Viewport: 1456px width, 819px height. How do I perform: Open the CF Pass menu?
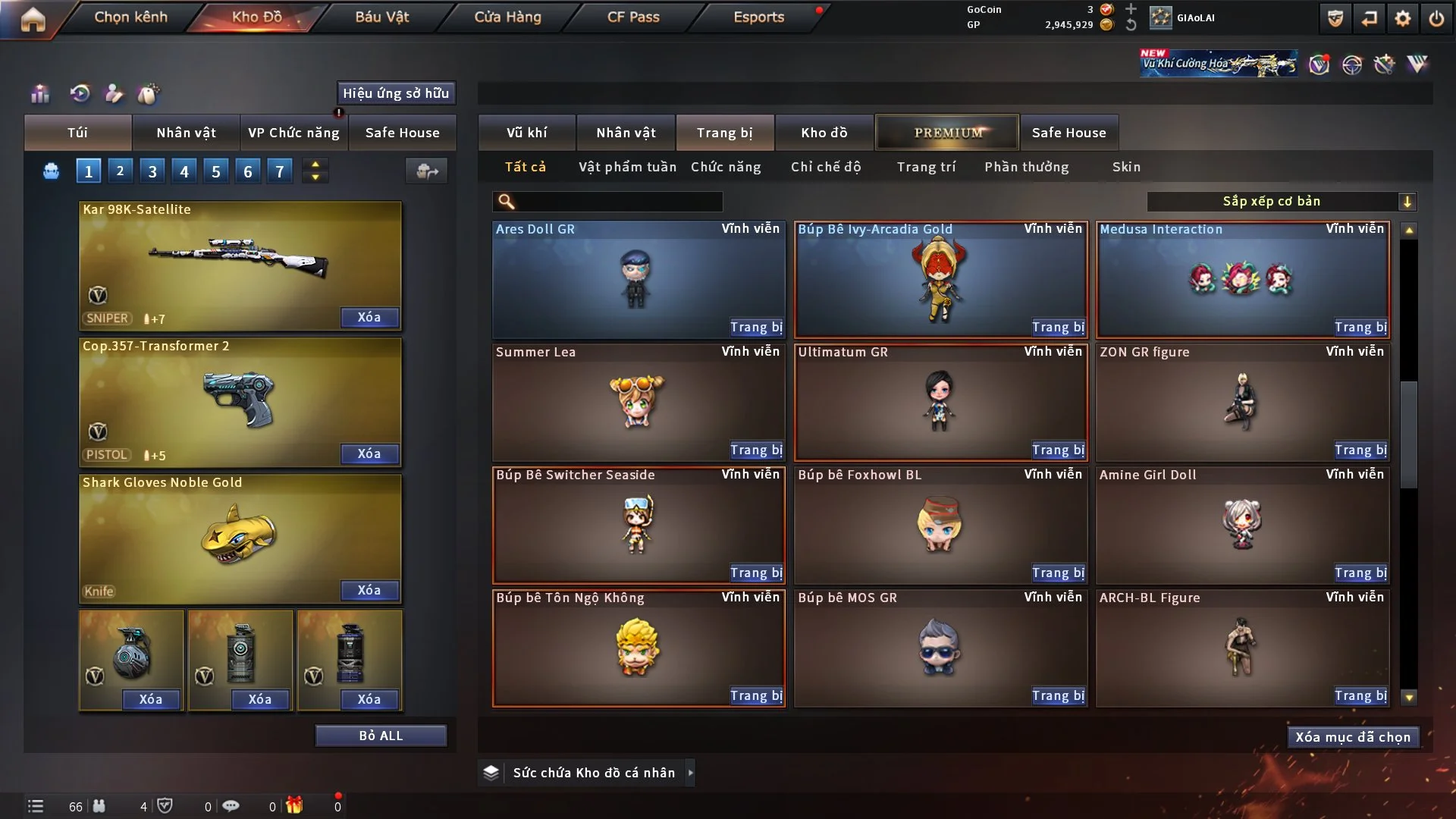pos(633,17)
